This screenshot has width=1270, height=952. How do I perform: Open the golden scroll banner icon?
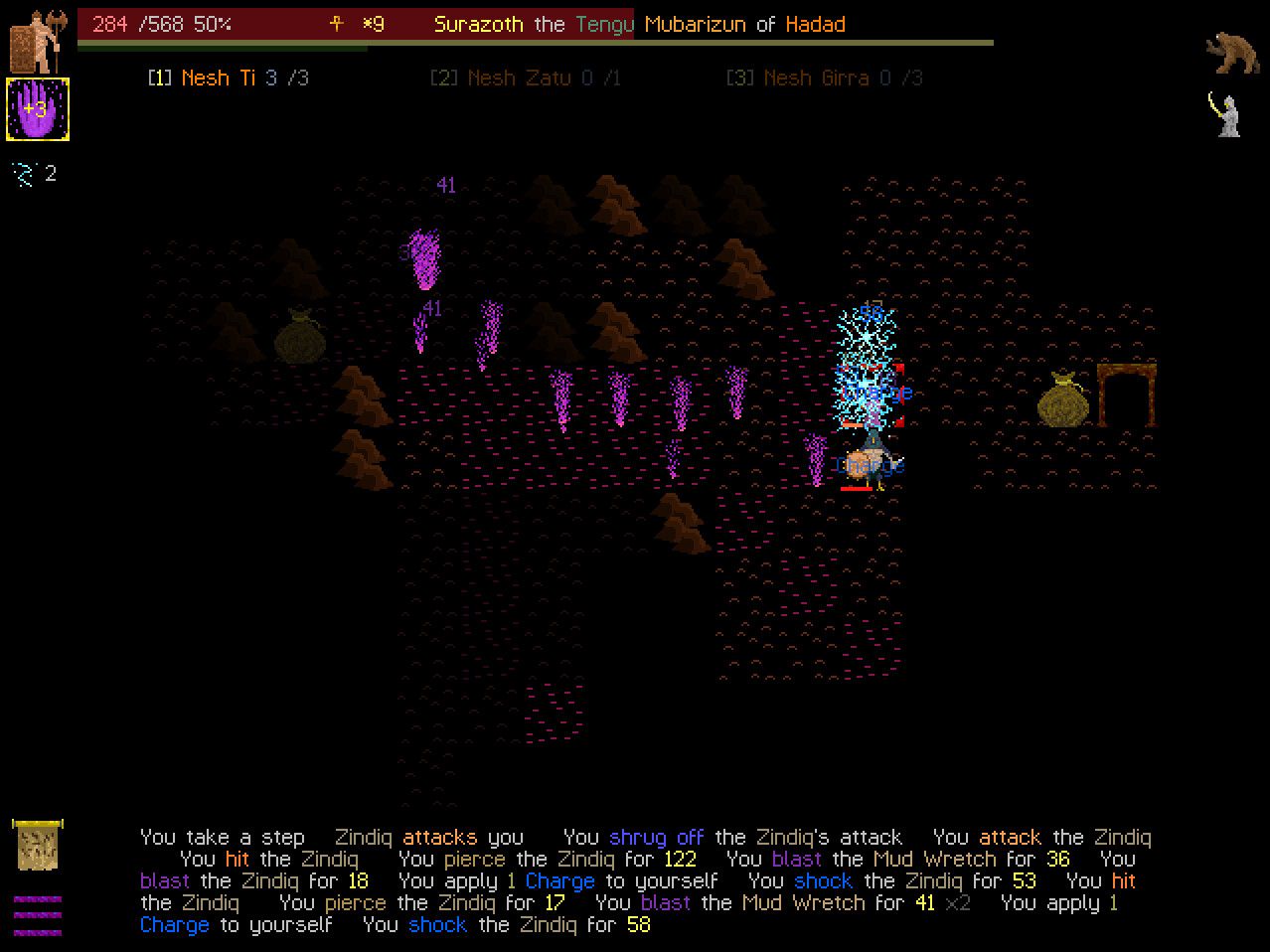38,844
